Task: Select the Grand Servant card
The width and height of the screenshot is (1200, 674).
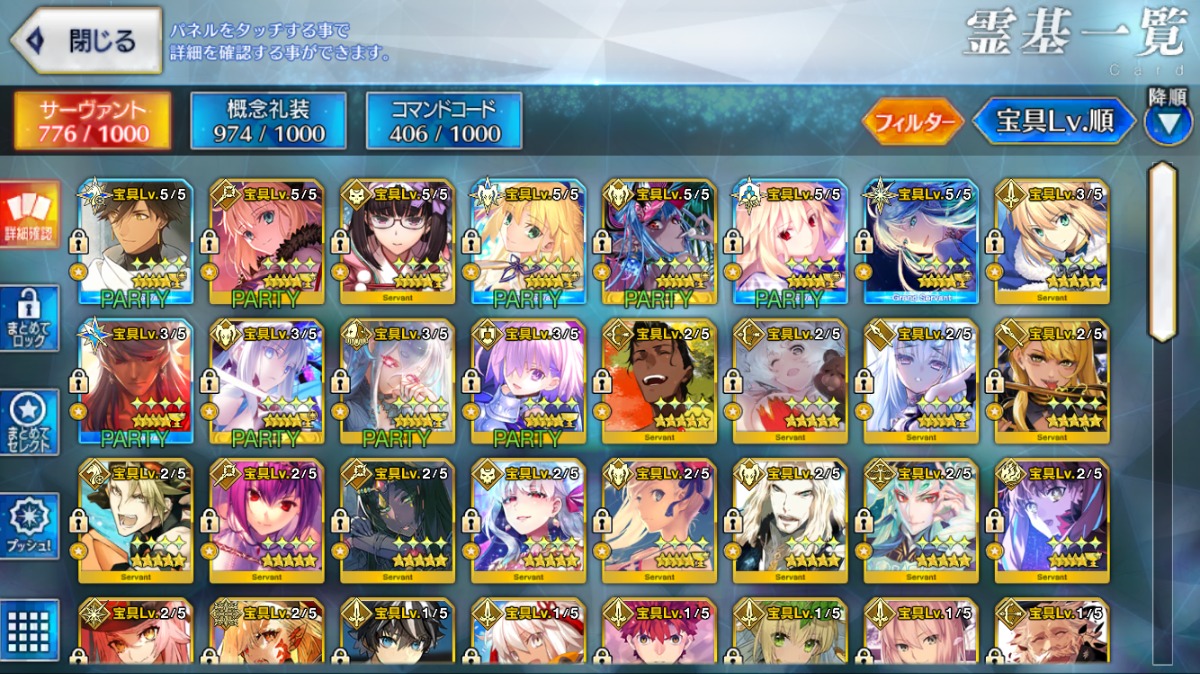Action: click(921, 241)
